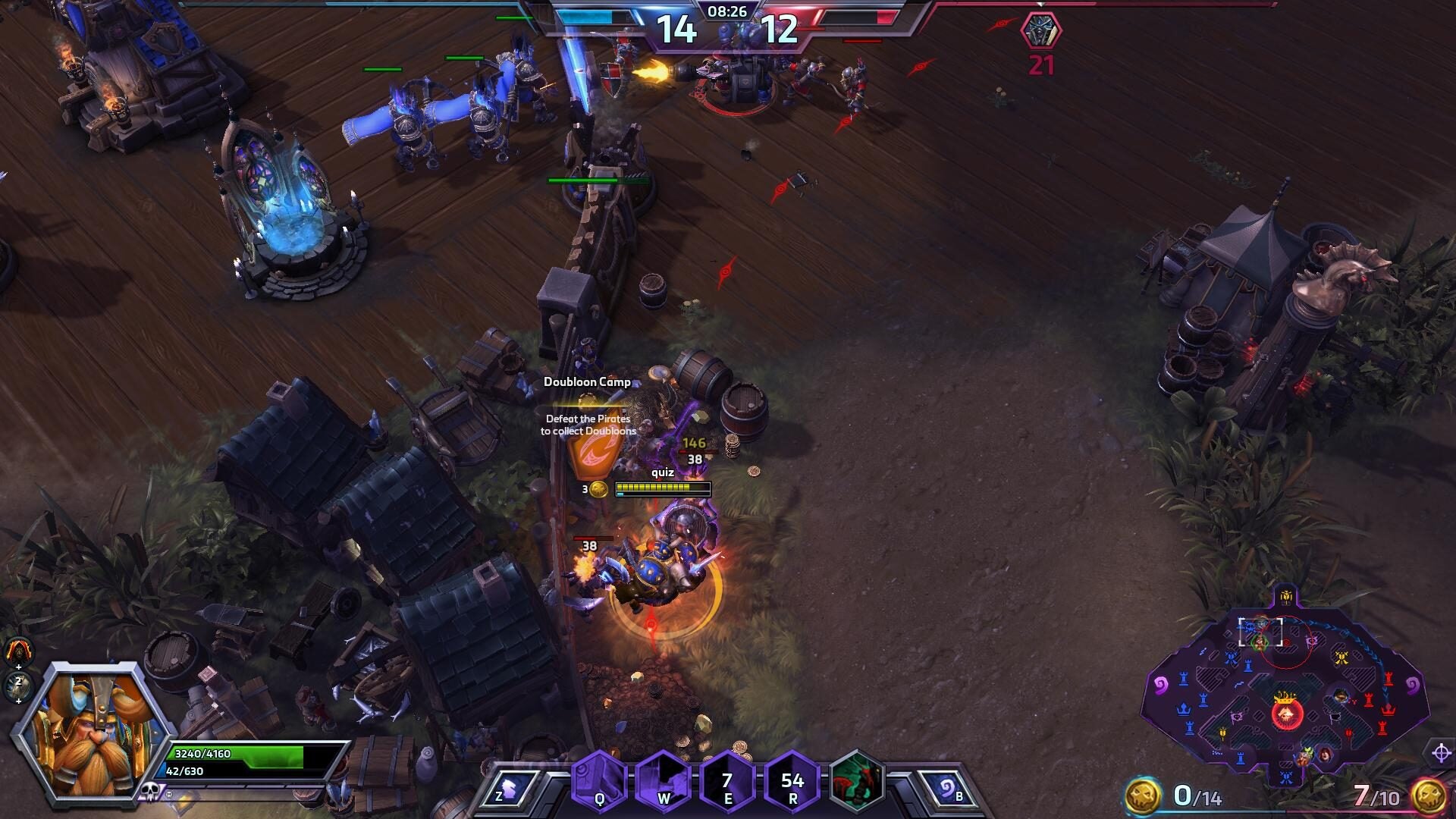Click the red team's core crown on the minimap
The width and height of the screenshot is (1456, 819).
(x=1389, y=710)
